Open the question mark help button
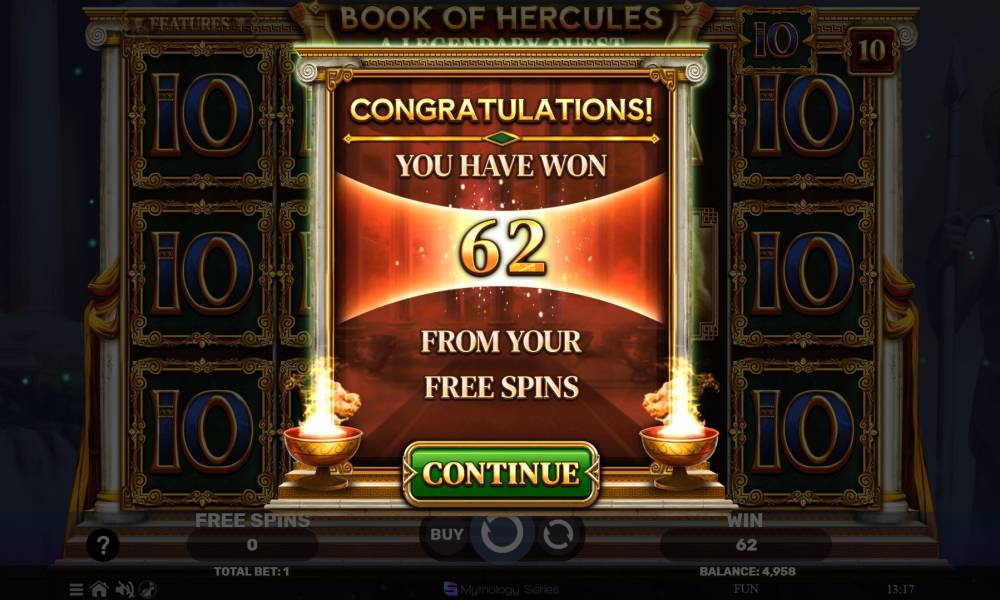1000x600 pixels. pyautogui.click(x=103, y=545)
